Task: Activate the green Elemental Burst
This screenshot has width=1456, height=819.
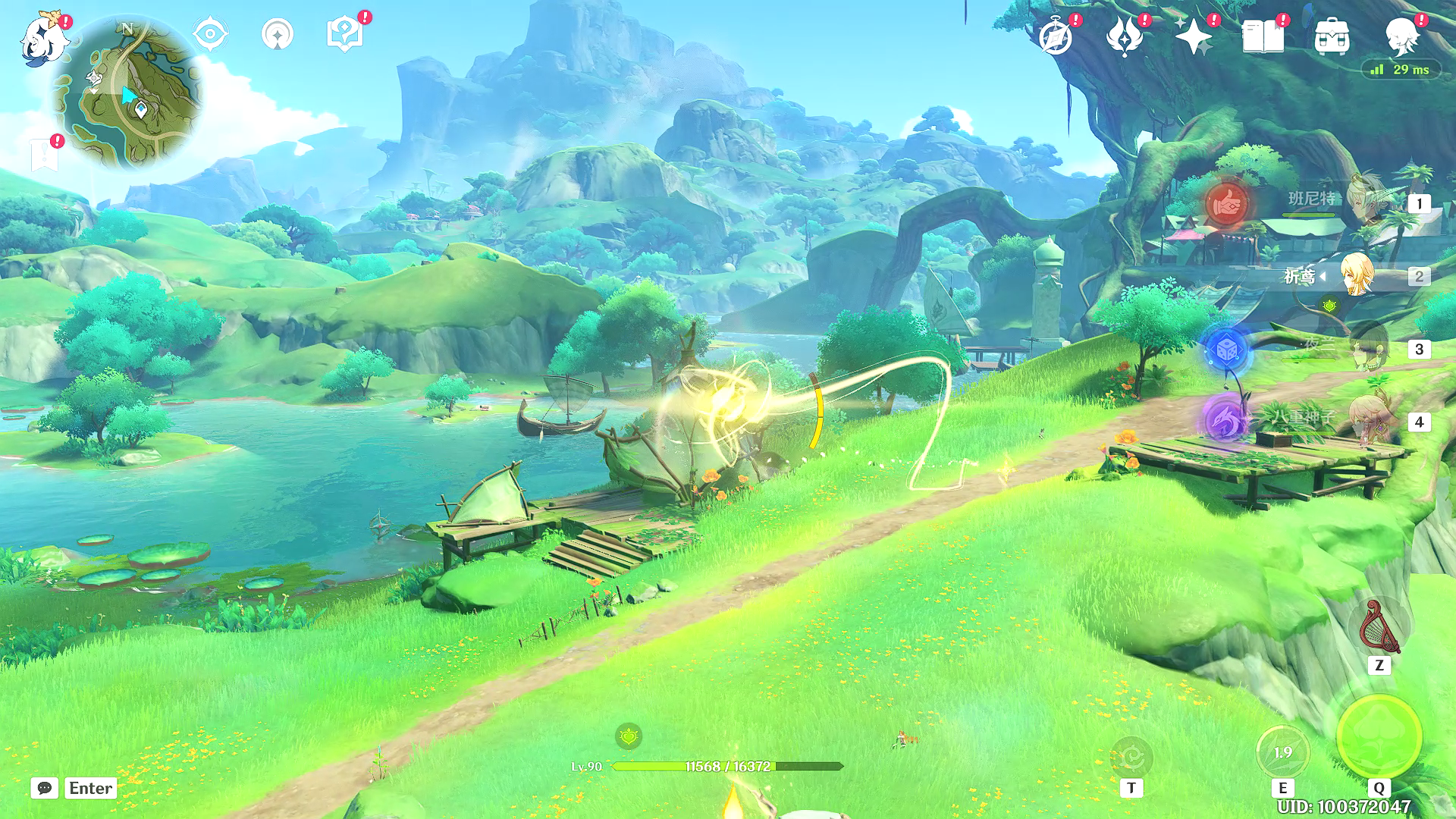Action: click(1379, 737)
